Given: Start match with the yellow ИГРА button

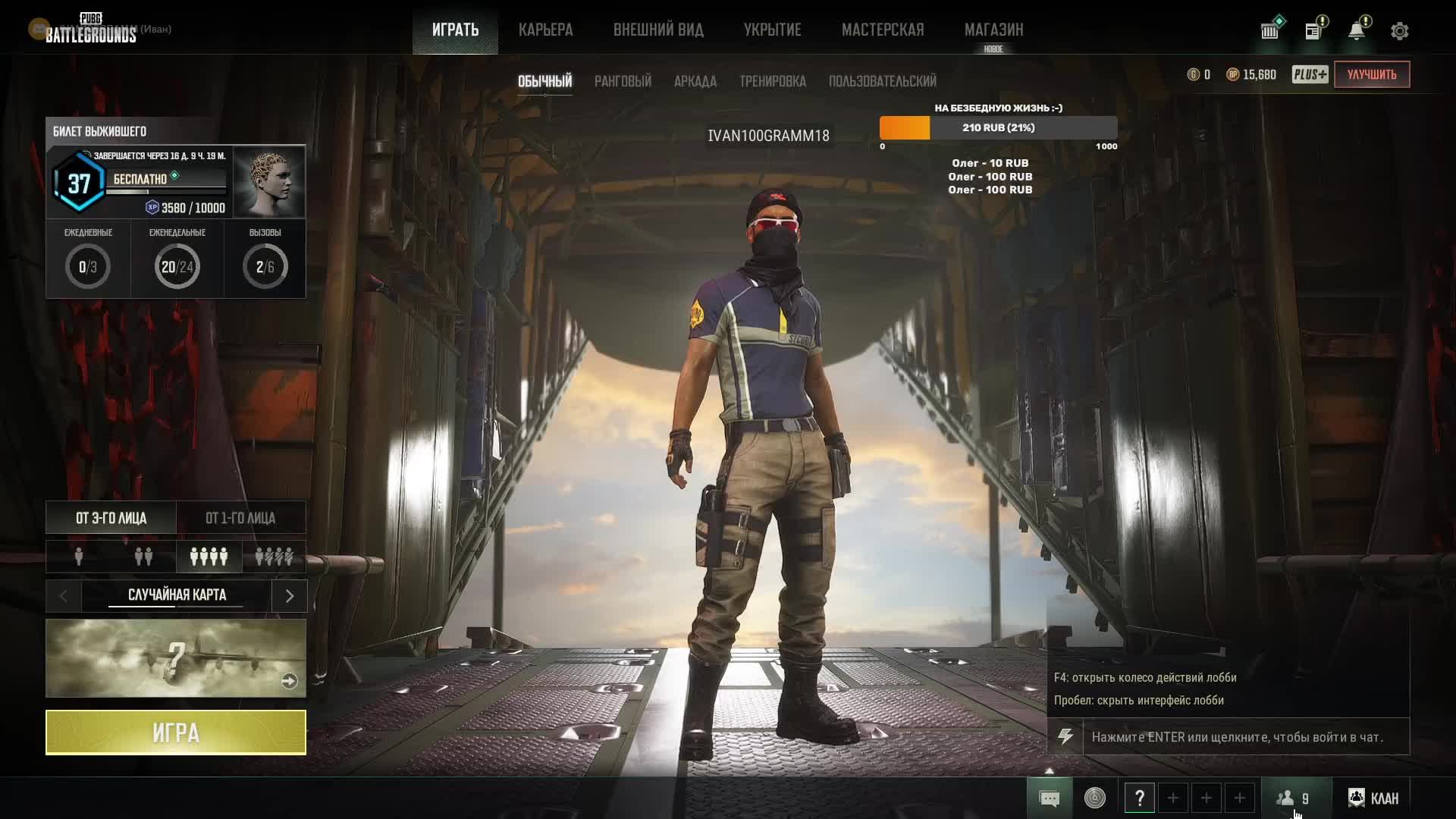Looking at the screenshot, I should [176, 733].
